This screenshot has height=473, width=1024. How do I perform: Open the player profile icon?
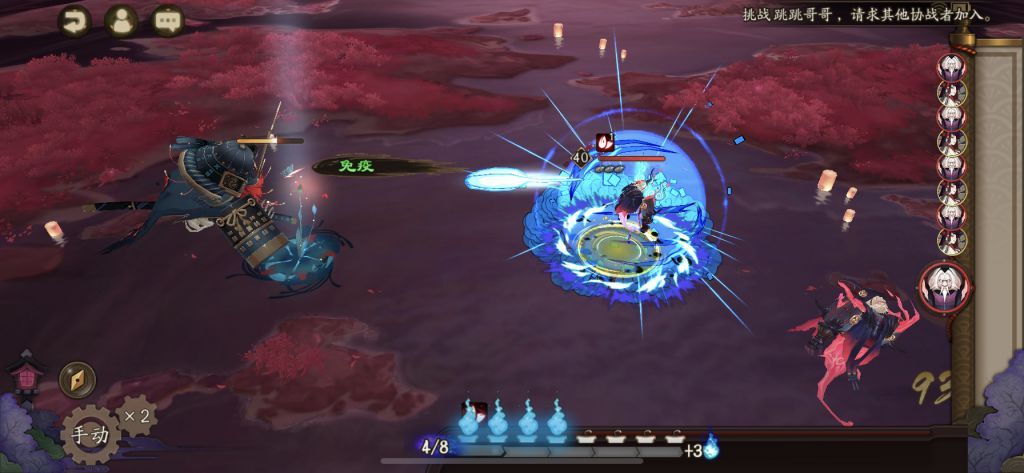coord(121,21)
